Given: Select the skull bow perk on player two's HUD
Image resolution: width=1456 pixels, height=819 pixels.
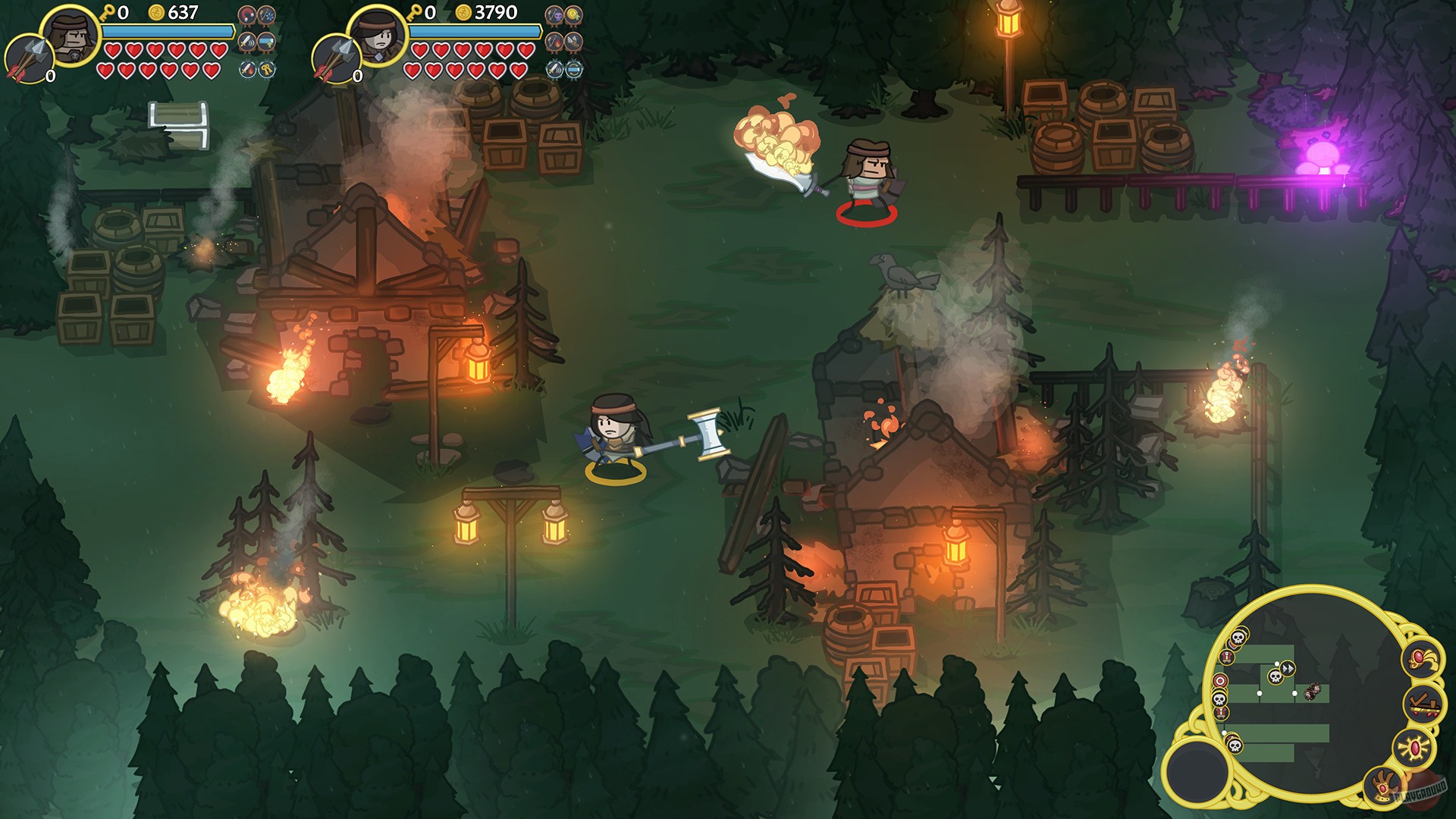Looking at the screenshot, I should click(554, 15).
